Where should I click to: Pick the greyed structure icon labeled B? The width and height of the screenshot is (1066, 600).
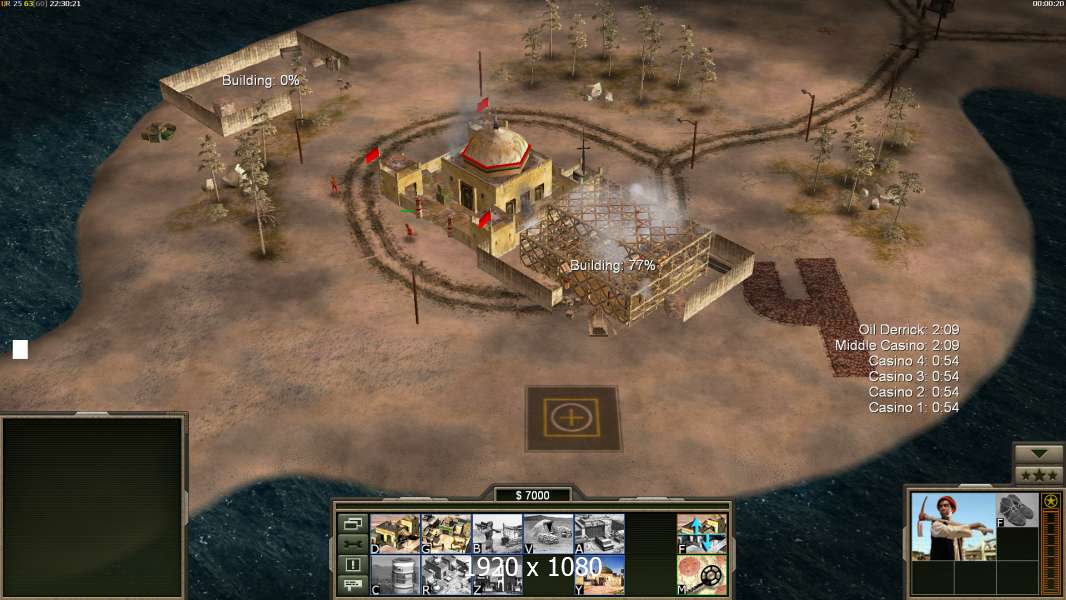[497, 534]
